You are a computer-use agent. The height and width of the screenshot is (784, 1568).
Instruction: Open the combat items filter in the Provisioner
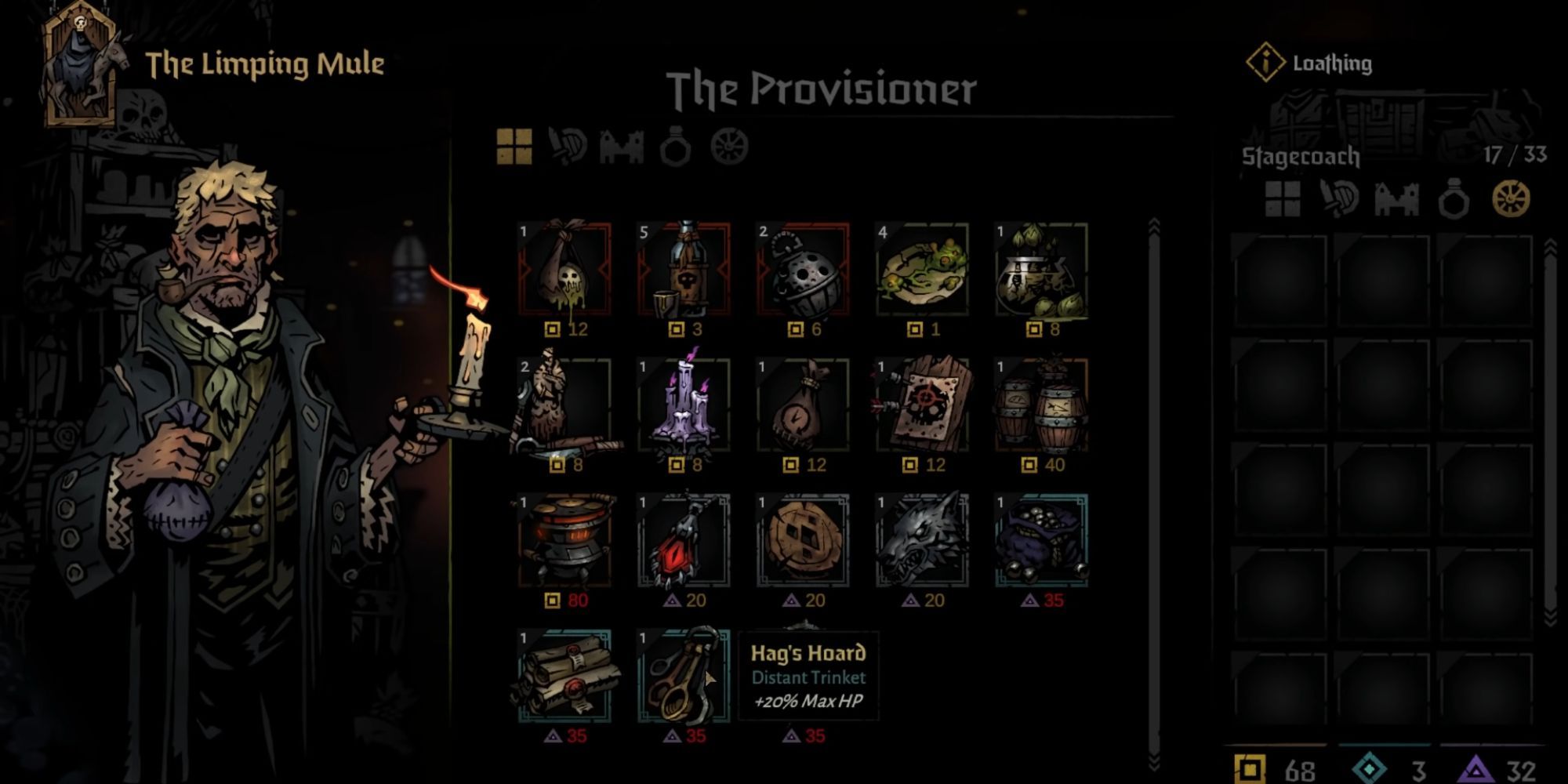[569, 146]
